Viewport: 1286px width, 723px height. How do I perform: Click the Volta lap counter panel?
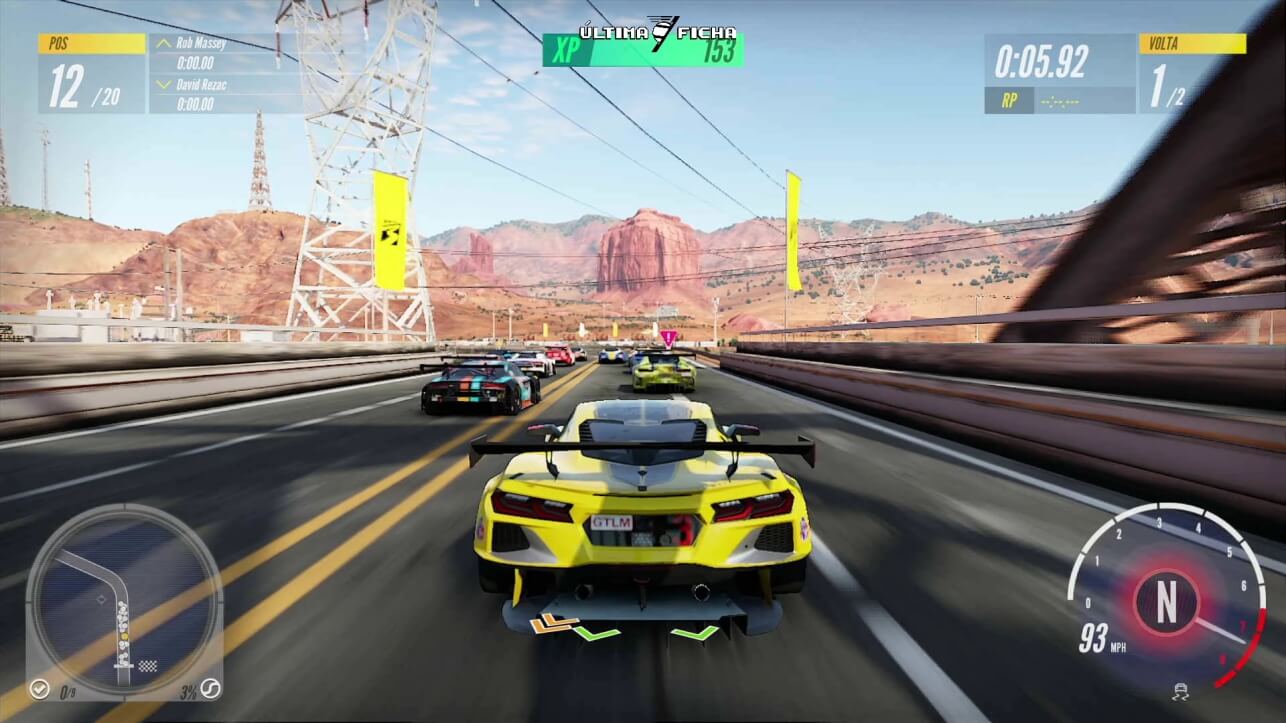pyautogui.click(x=1192, y=75)
